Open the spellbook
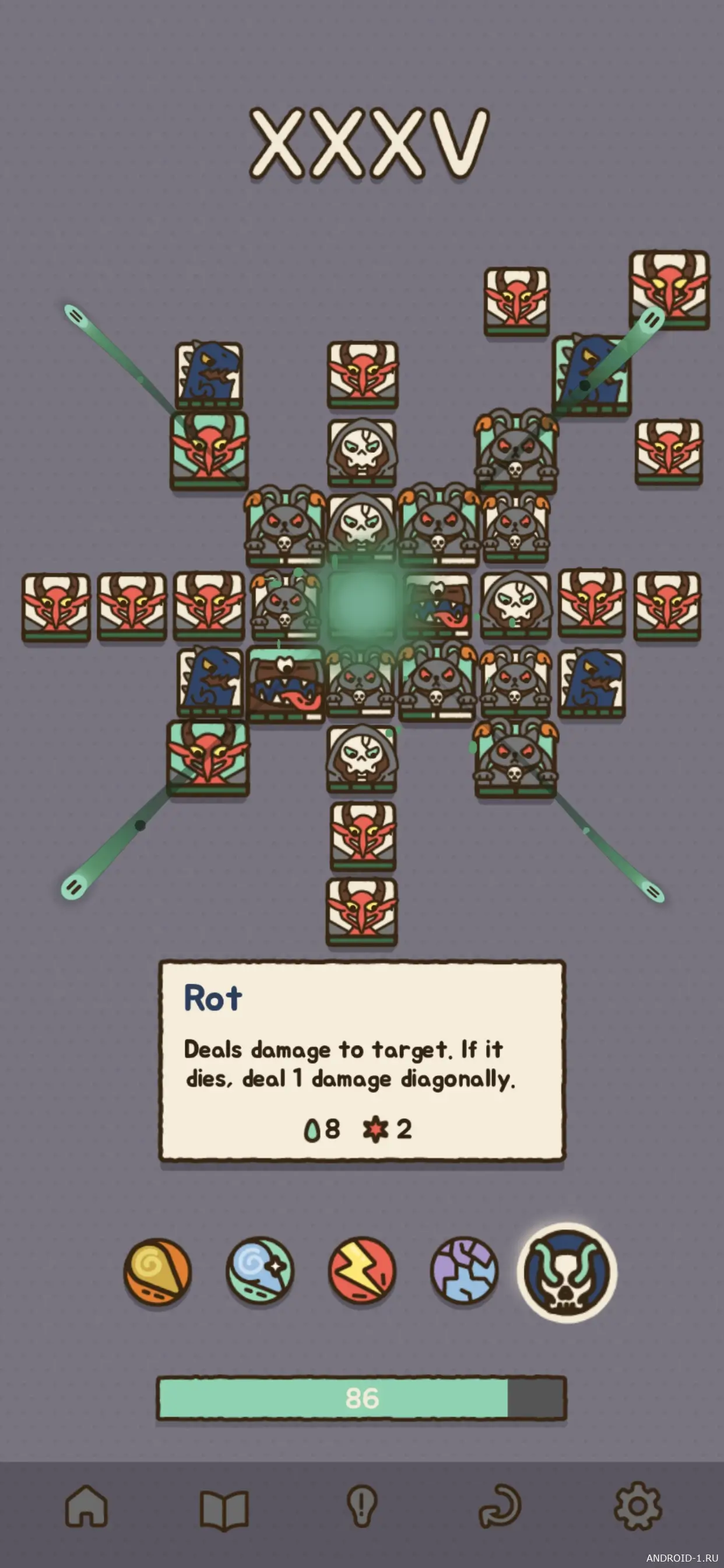 coord(224,1509)
